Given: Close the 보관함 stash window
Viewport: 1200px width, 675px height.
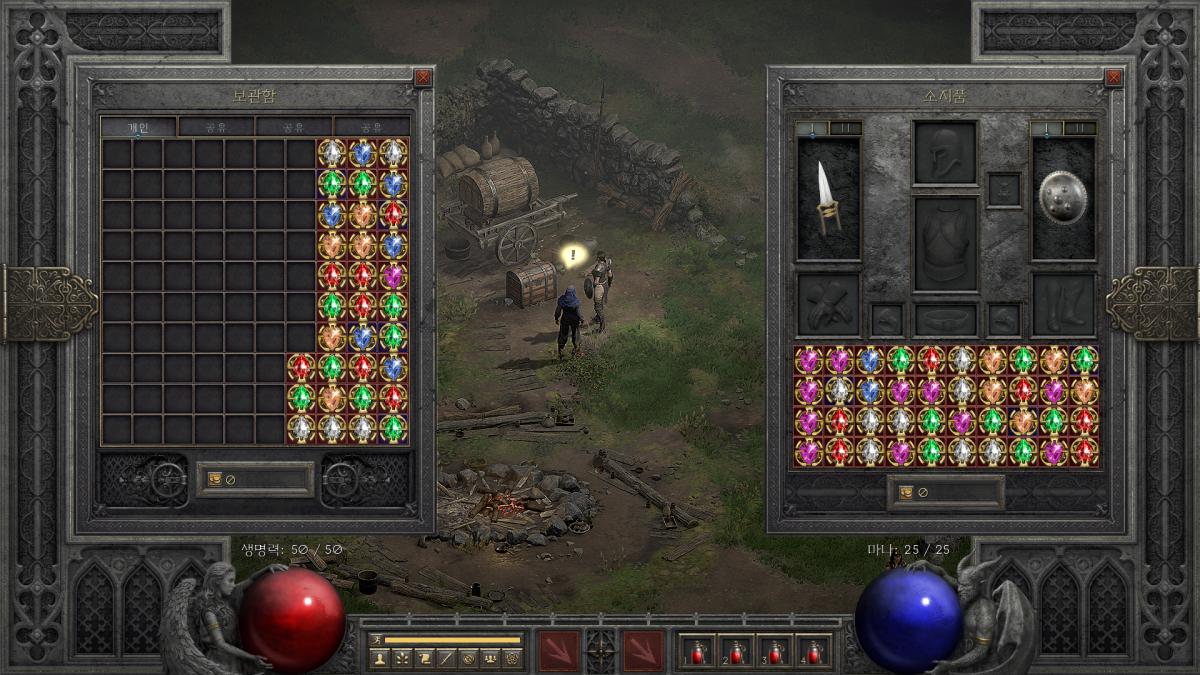Looking at the screenshot, I should pos(423,77).
